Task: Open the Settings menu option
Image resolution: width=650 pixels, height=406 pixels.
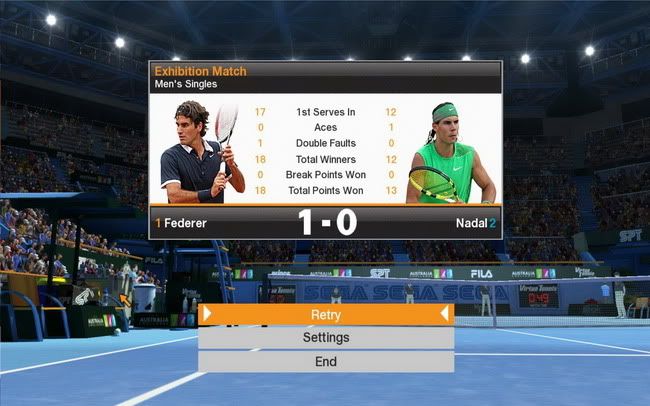Action: tap(326, 338)
